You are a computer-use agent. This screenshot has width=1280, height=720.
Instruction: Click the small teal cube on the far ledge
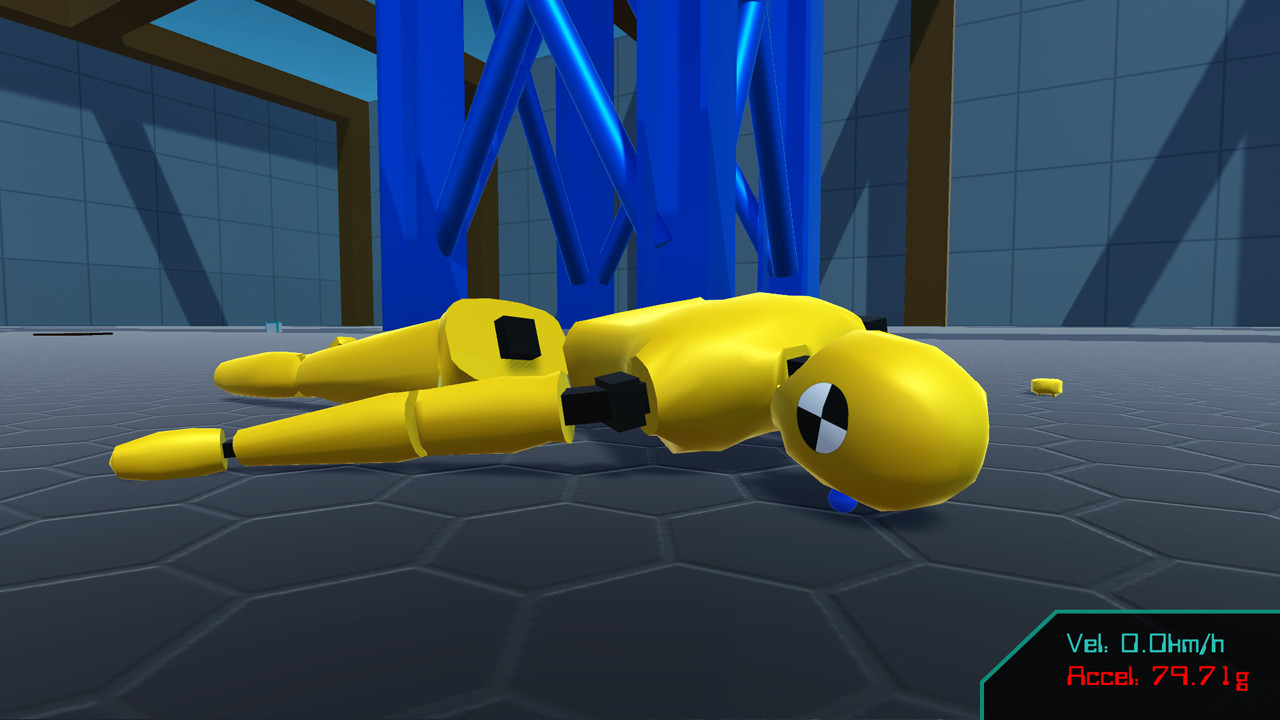point(272,327)
